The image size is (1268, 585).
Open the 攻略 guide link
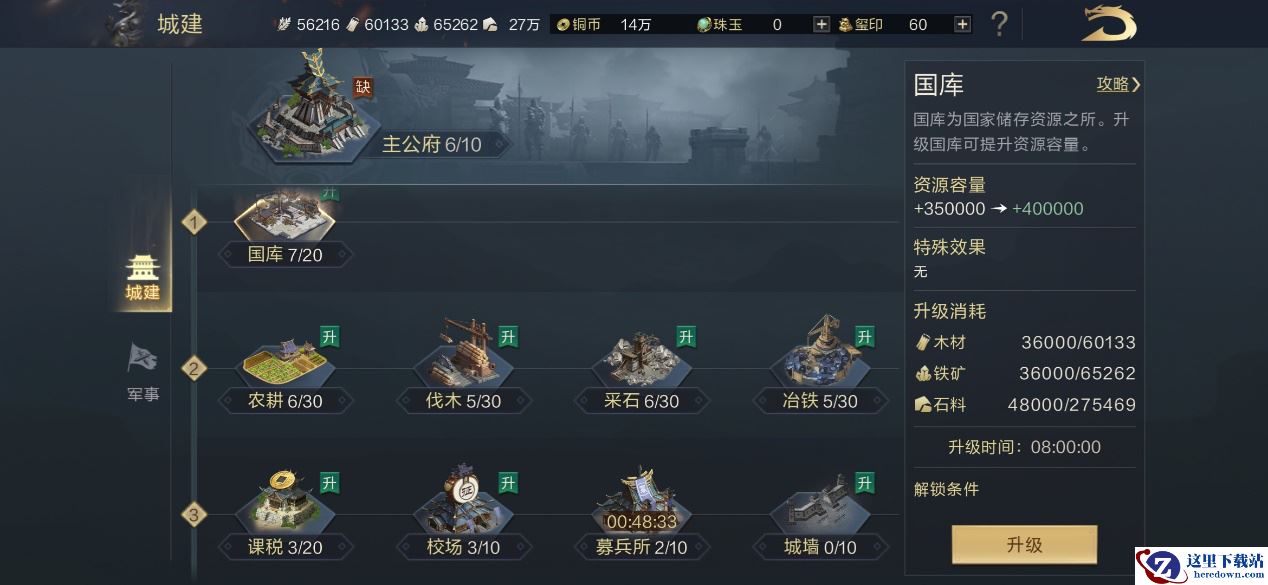click(1118, 85)
